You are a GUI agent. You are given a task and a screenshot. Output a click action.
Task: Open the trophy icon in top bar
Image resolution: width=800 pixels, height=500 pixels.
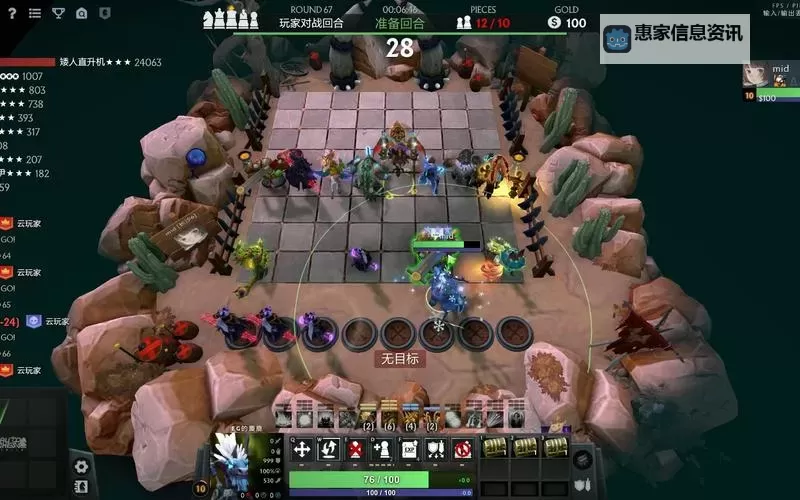click(58, 13)
